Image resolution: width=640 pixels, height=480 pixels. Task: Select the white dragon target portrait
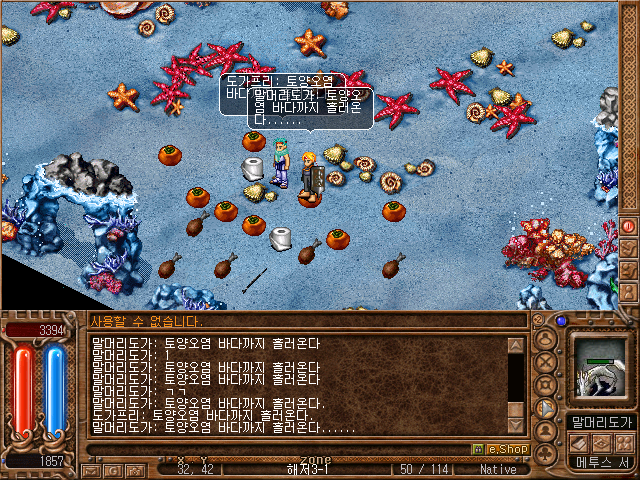click(x=601, y=369)
